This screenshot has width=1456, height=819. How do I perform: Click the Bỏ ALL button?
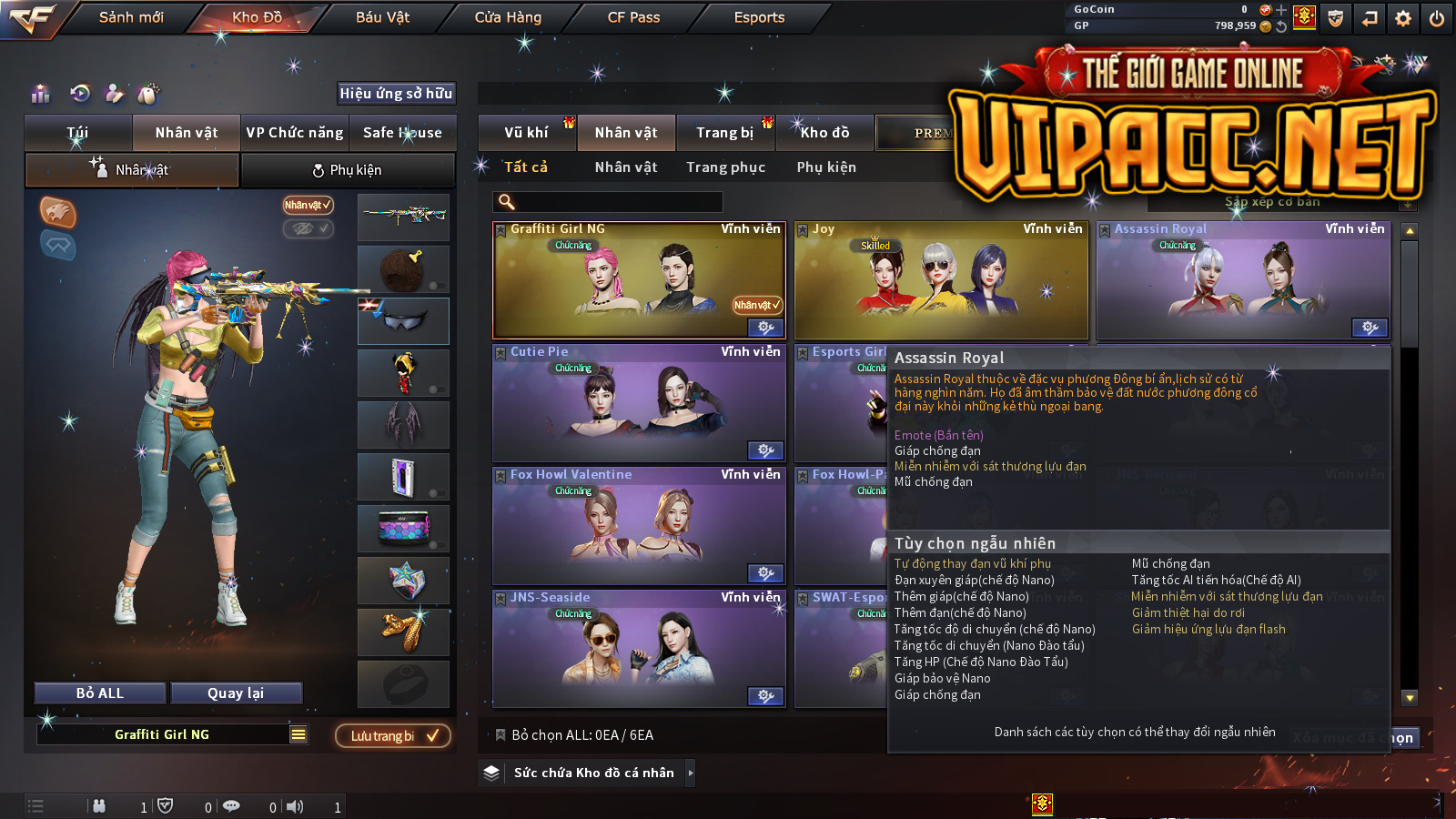coord(100,693)
